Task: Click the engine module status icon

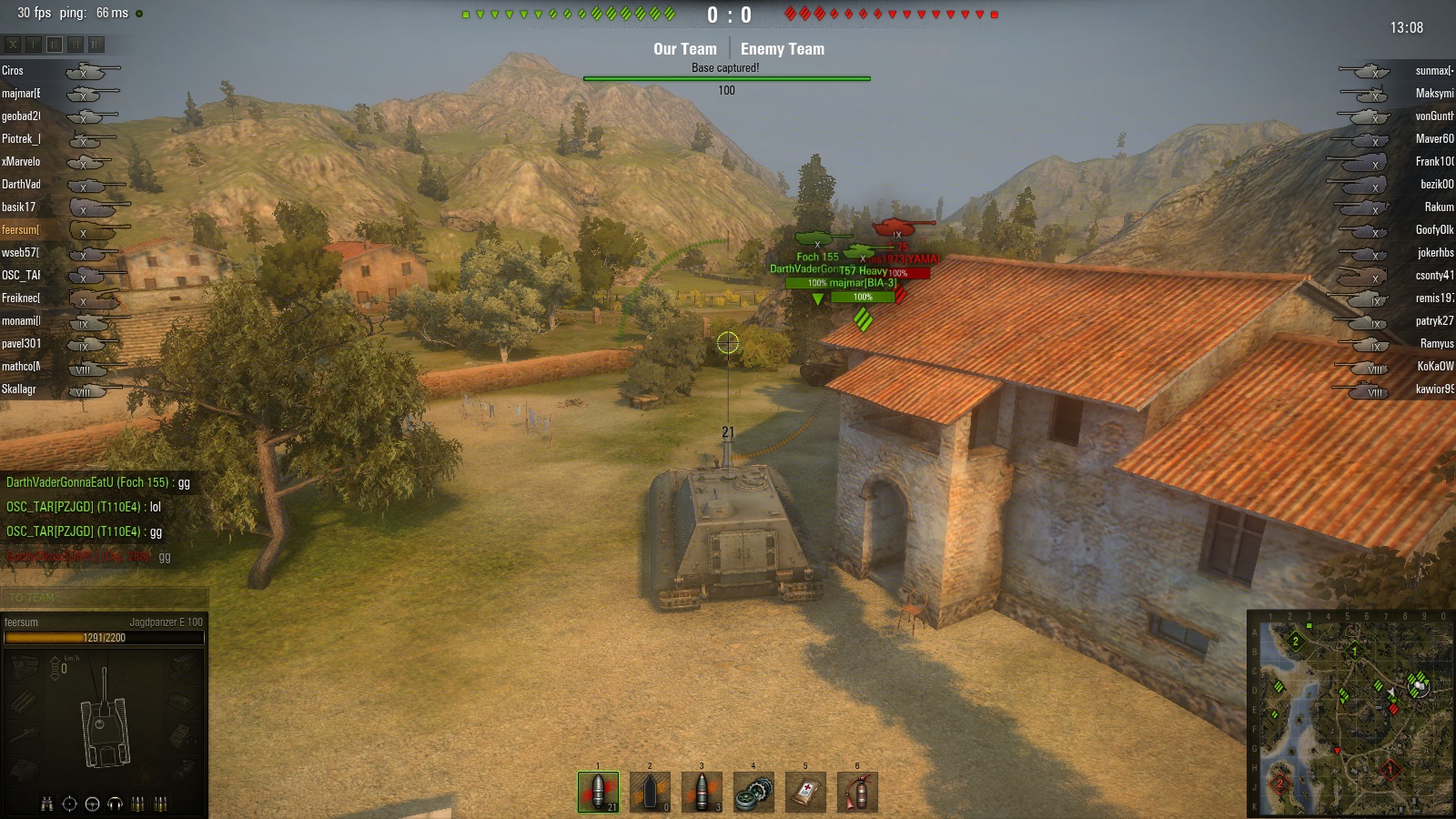Action: point(25,667)
